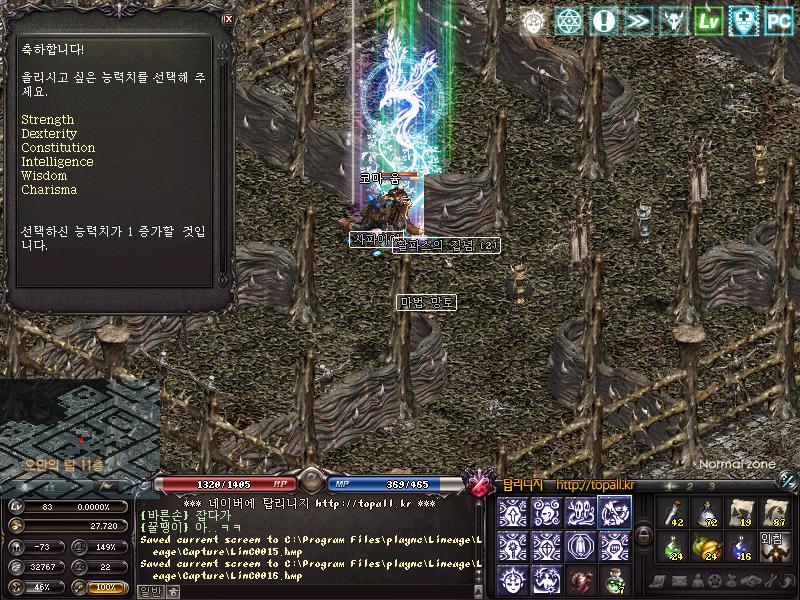Select Wisdom in the level-up dialog
This screenshot has width=800, height=600.
[x=44, y=176]
